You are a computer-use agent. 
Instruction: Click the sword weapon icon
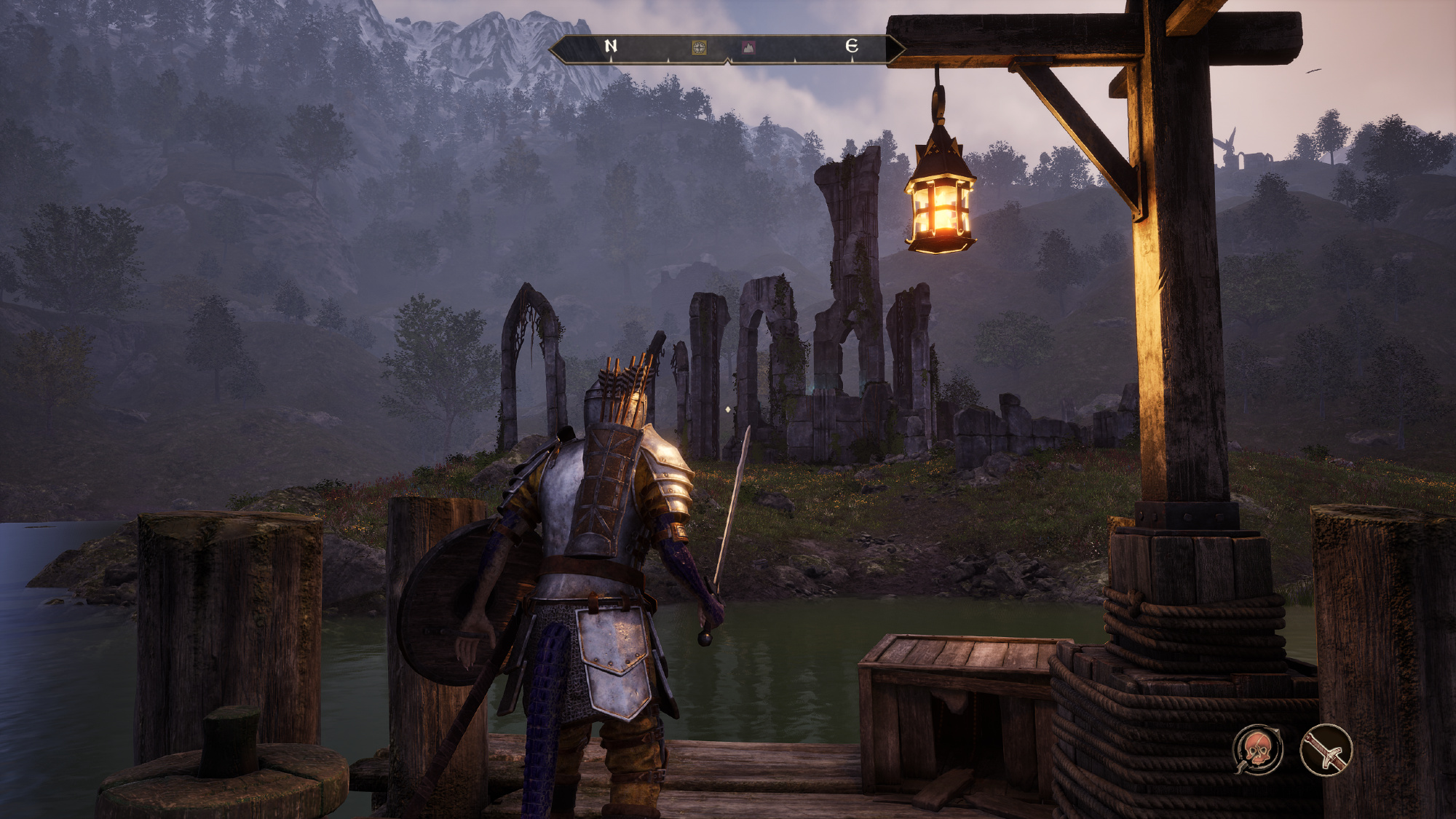point(1326,750)
